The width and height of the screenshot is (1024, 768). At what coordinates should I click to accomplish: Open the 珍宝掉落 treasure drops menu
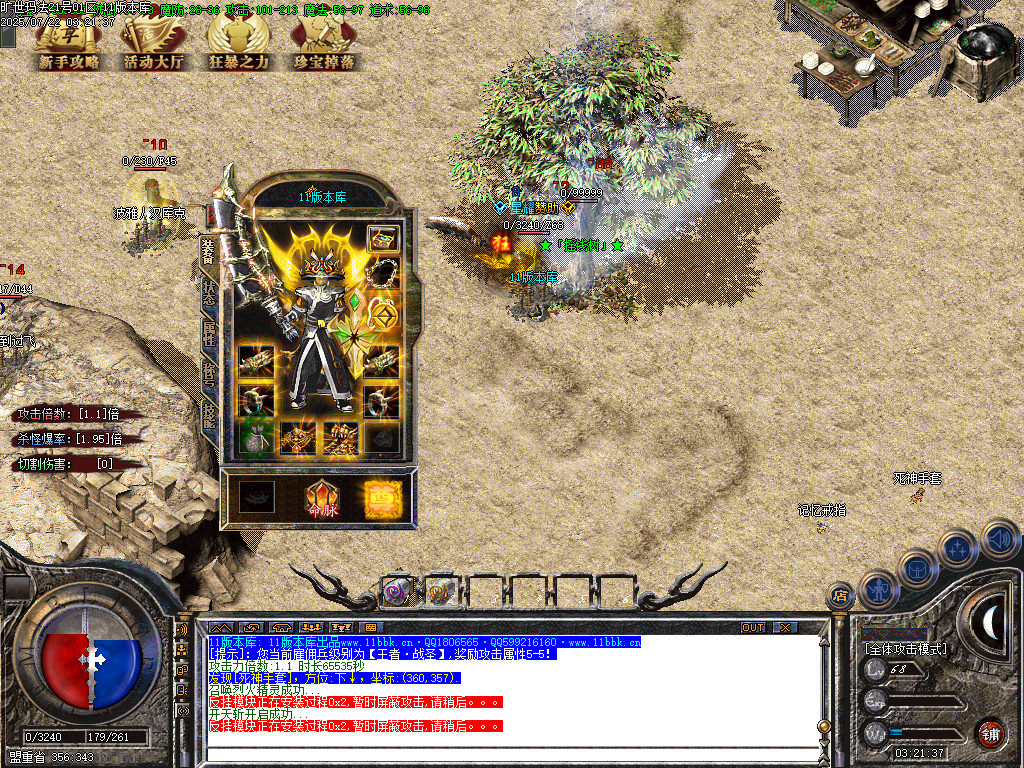click(x=323, y=45)
